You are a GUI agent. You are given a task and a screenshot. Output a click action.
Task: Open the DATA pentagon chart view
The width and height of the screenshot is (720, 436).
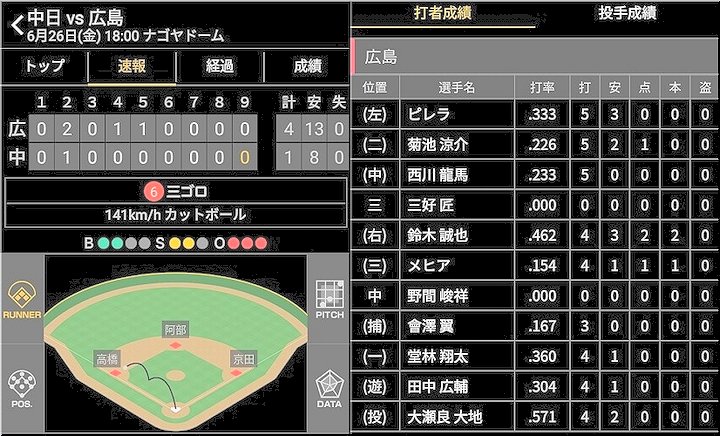pos(330,388)
